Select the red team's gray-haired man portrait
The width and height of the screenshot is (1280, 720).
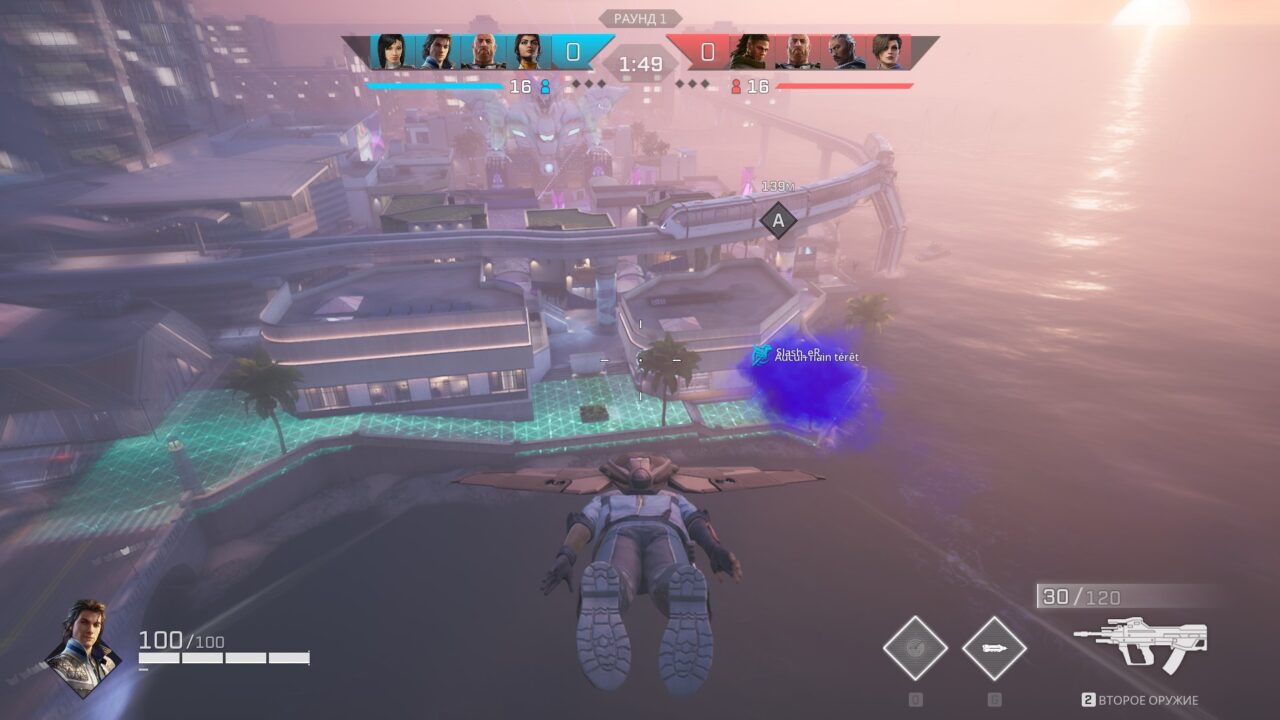[842, 52]
